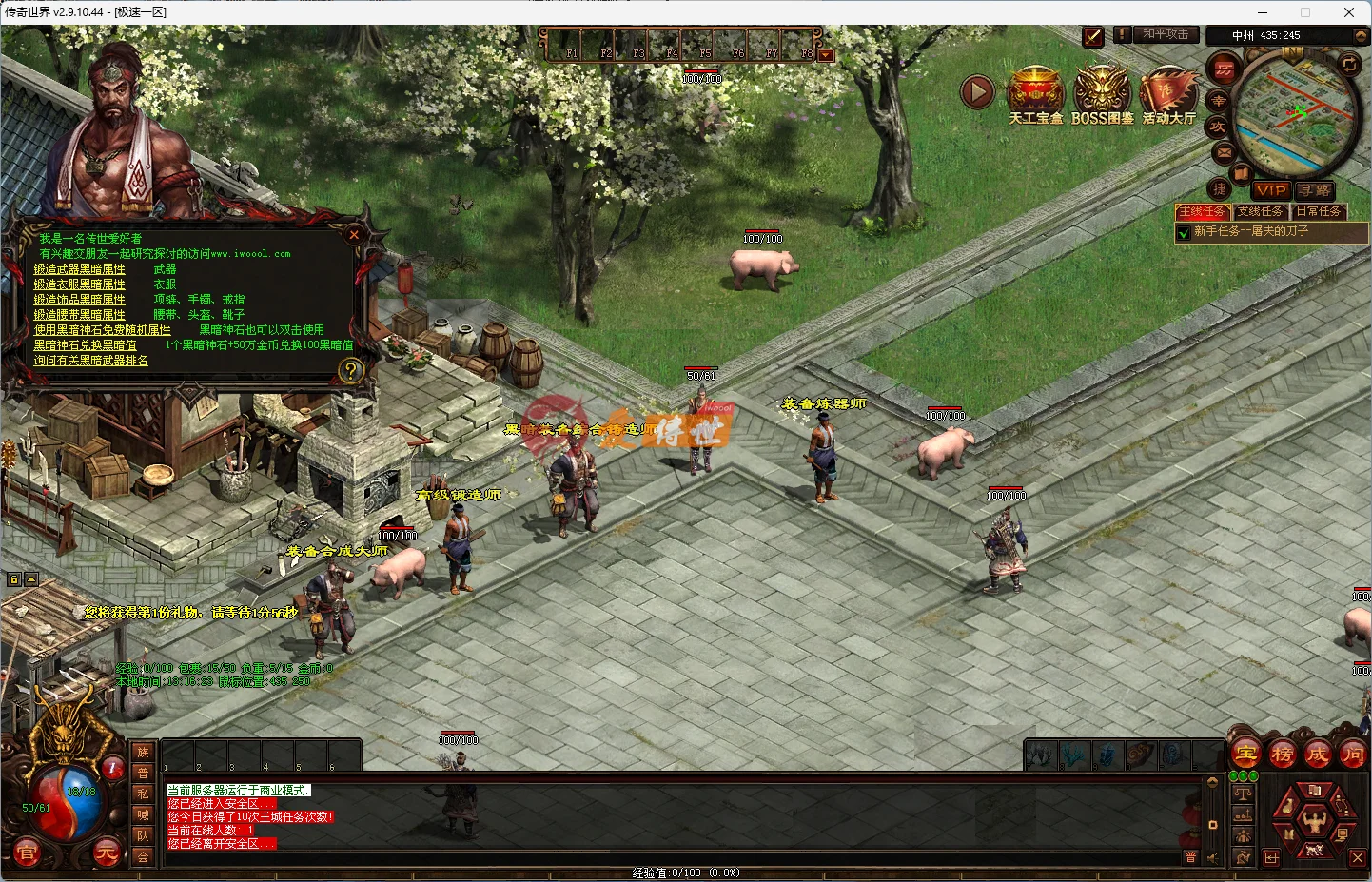The width and height of the screenshot is (1372, 882).
Task: Click the volume slider handle in the chat panel
Action: click(x=1212, y=824)
